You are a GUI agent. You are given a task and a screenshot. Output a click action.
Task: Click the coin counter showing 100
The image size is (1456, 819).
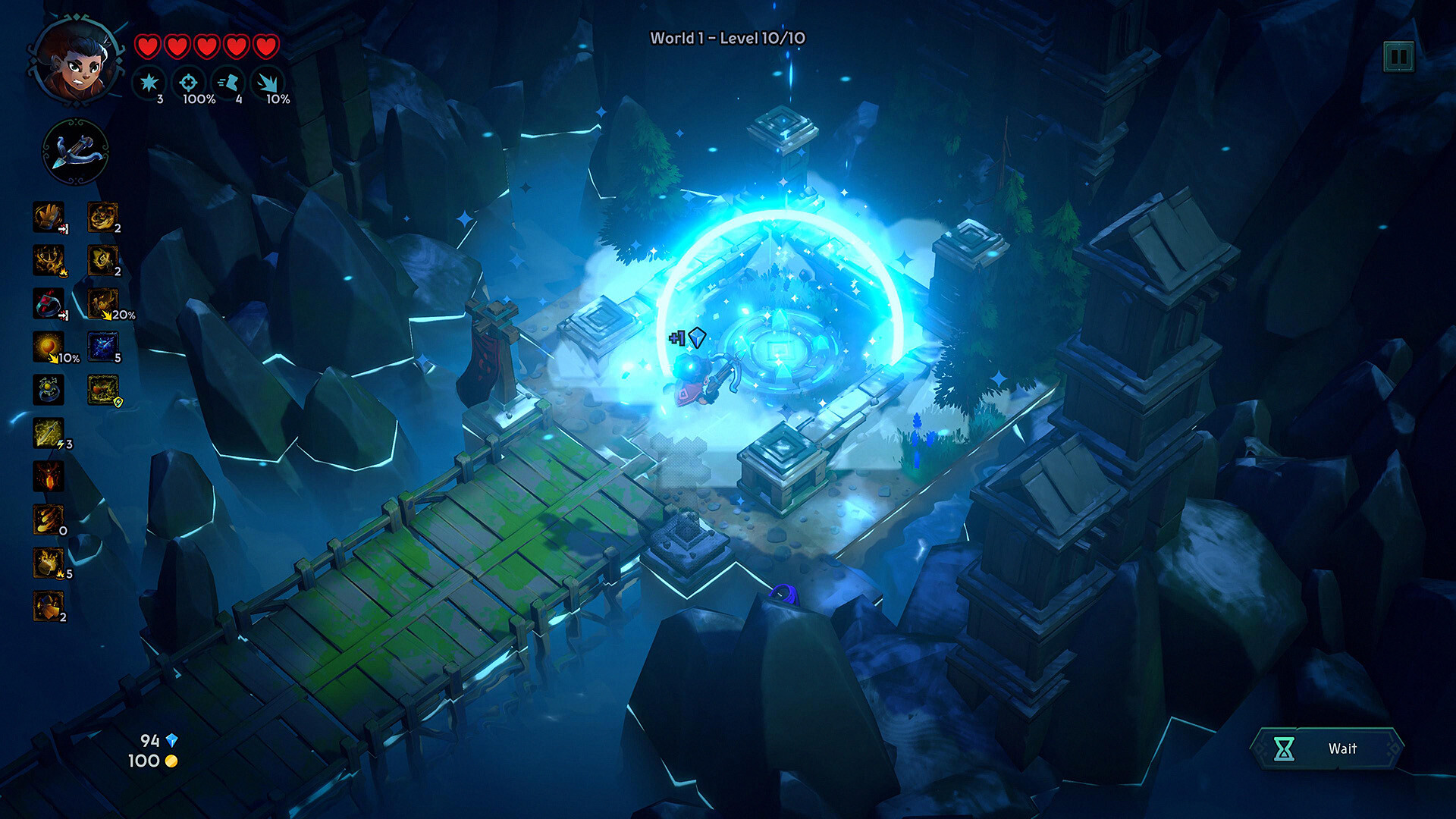pos(152,762)
